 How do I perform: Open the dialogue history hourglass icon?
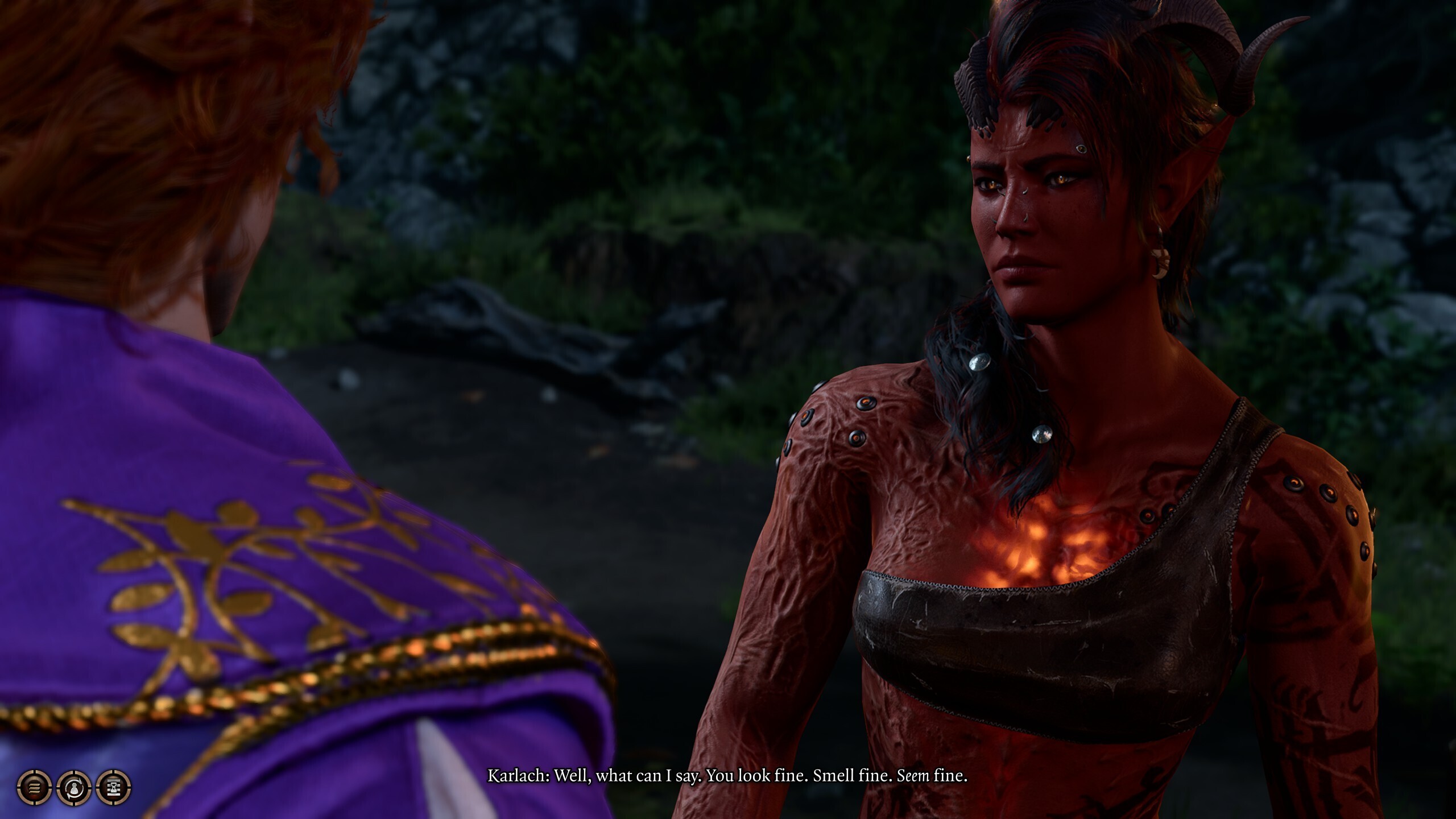coord(114,788)
